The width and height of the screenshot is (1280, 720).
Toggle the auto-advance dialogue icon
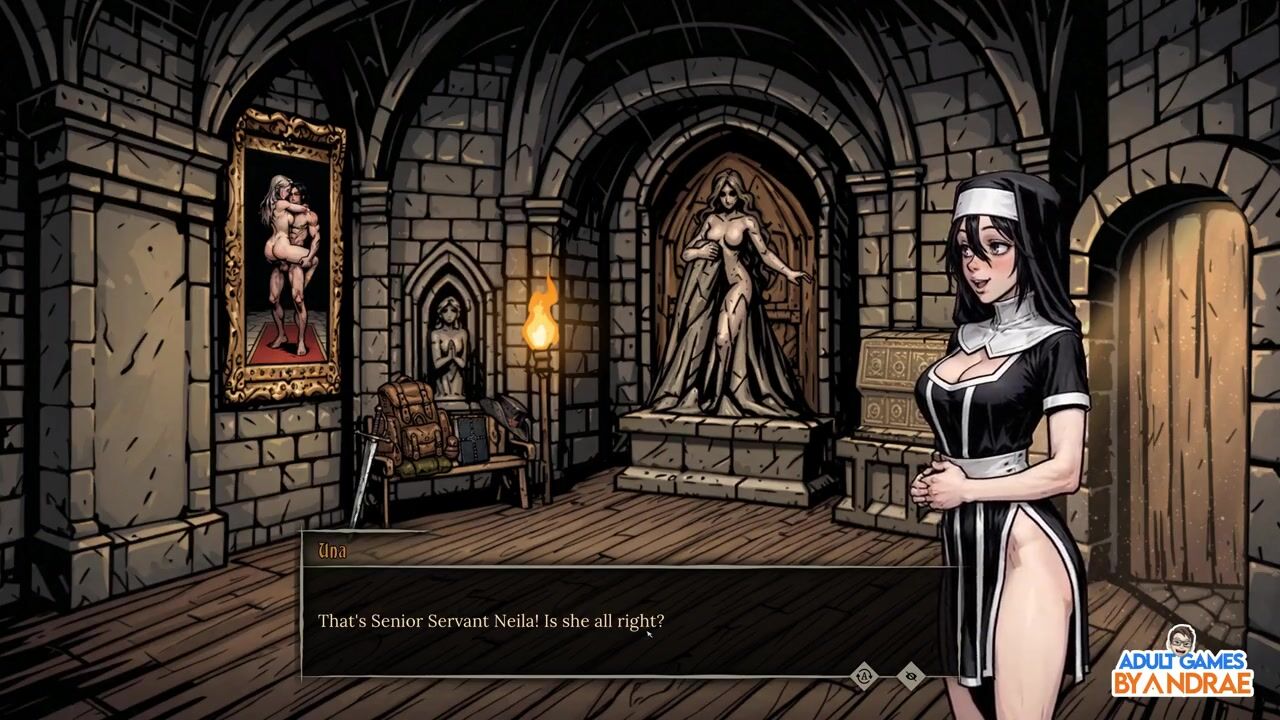(864, 676)
